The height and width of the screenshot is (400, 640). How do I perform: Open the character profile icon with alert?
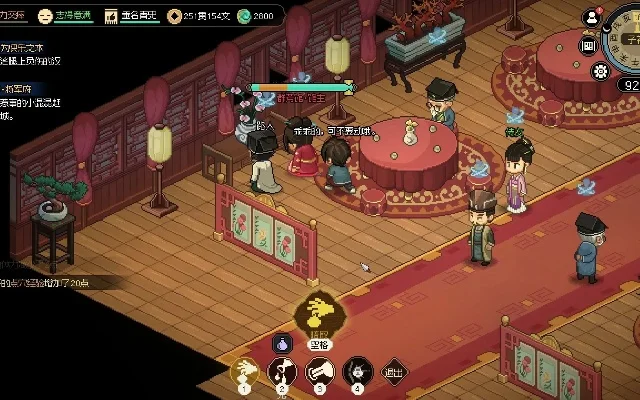tap(592, 17)
